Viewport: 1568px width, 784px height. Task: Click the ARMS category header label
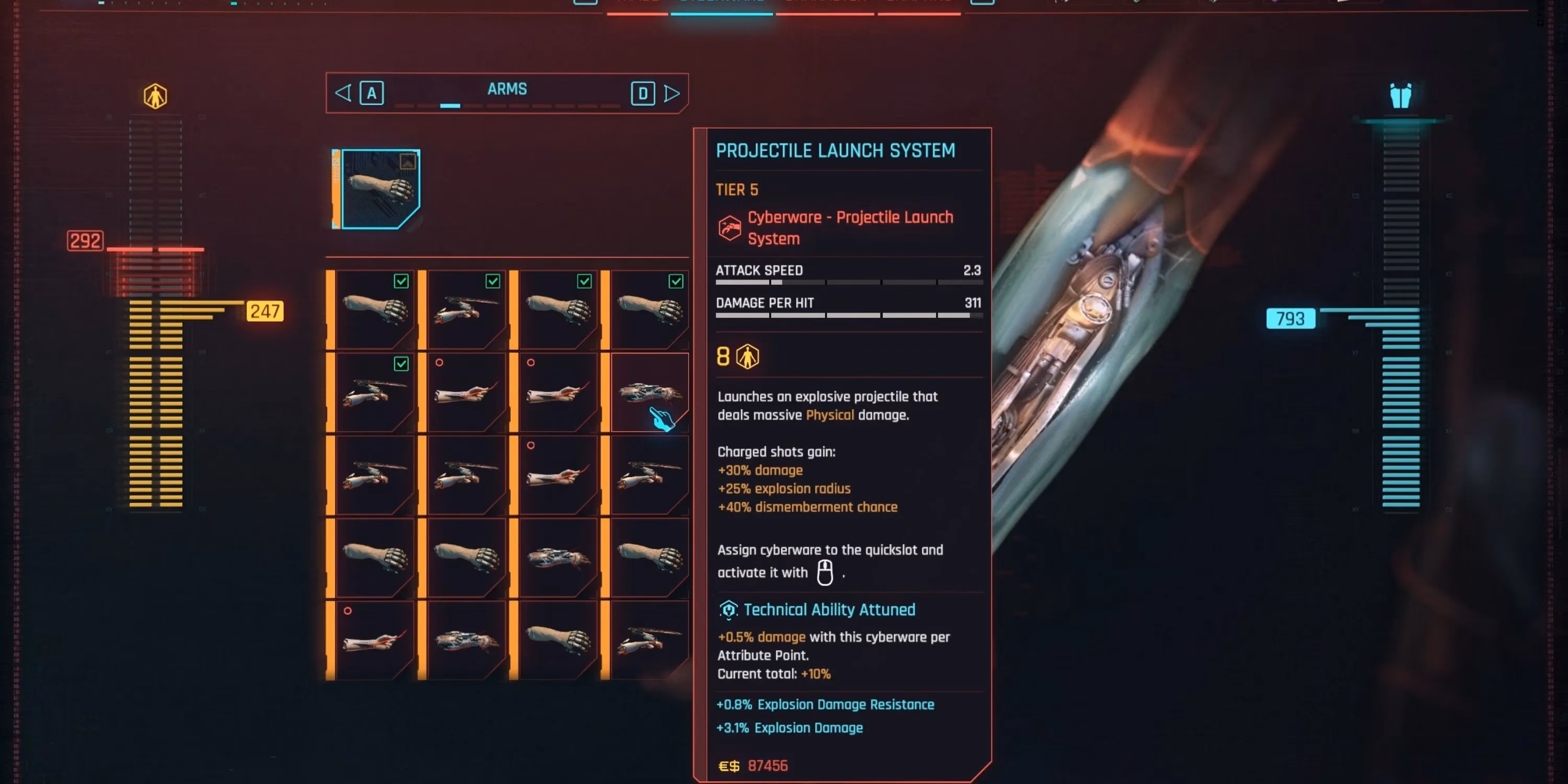click(x=508, y=89)
